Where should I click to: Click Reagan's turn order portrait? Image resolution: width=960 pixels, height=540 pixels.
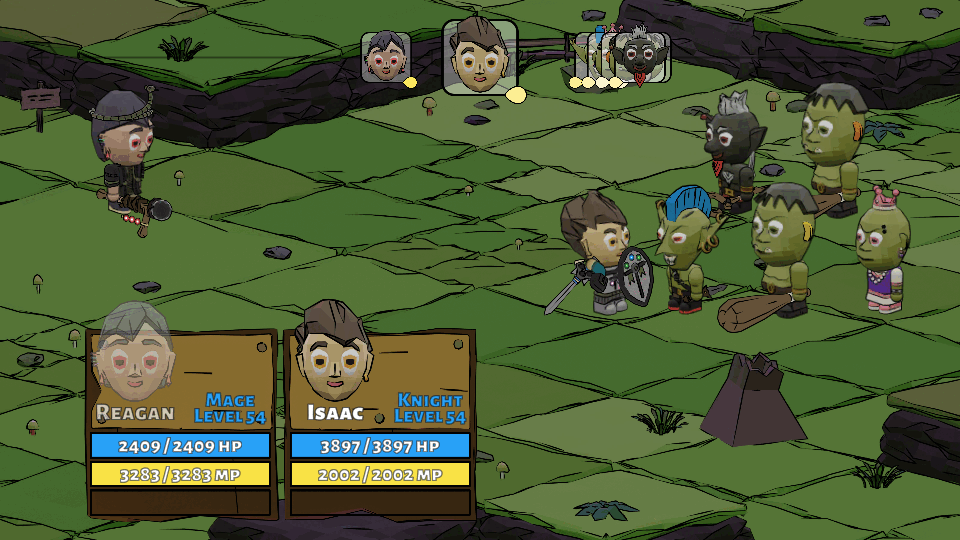coord(385,56)
